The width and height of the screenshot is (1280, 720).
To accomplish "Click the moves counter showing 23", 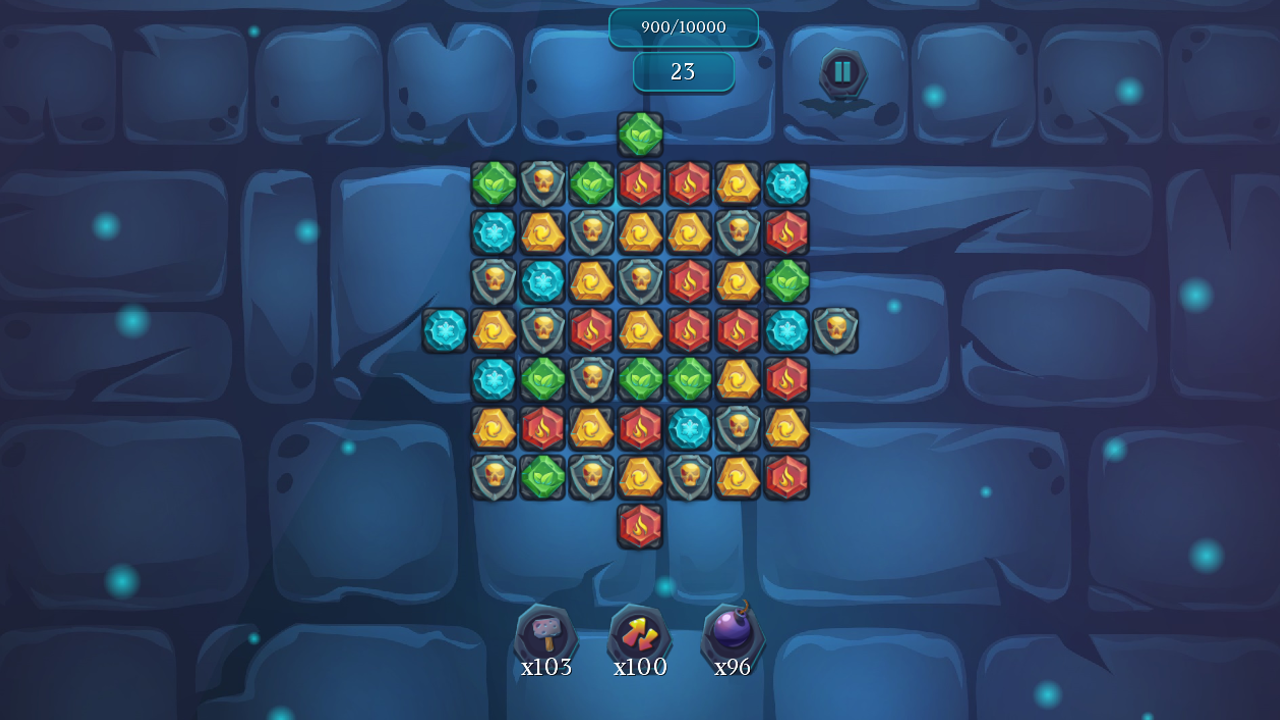I will 683,72.
